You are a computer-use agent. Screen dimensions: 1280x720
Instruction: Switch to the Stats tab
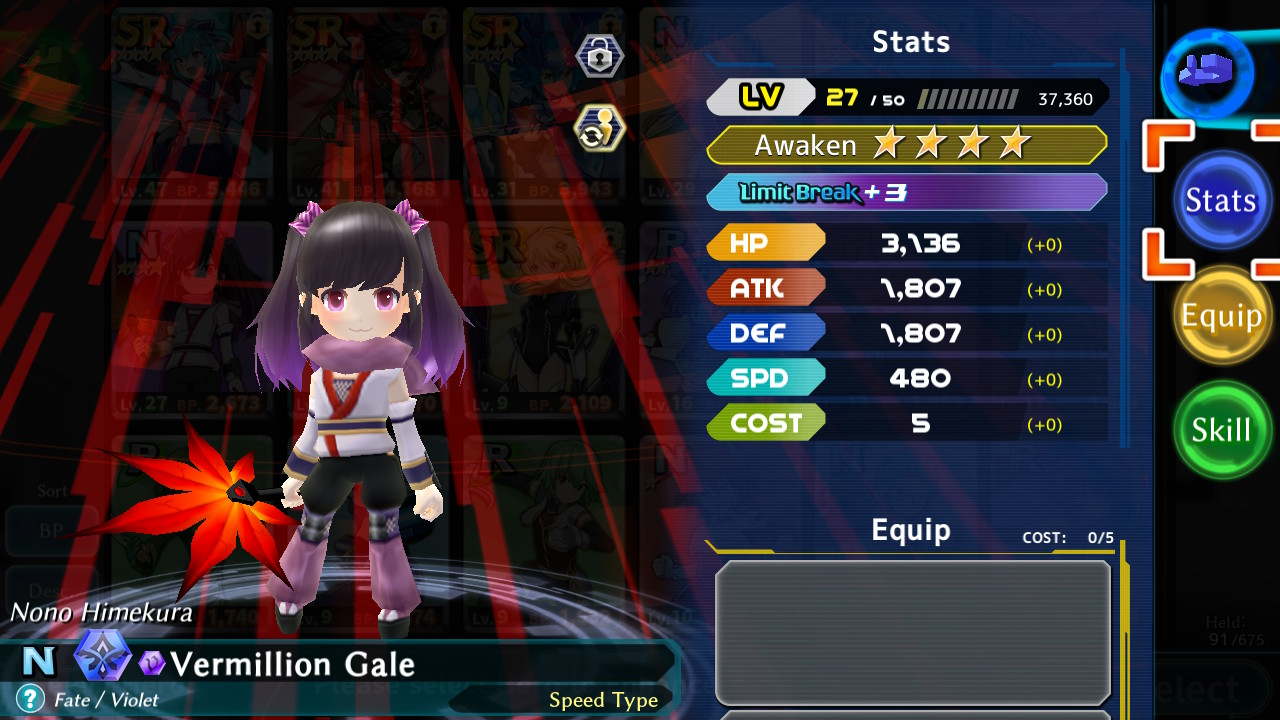tap(1220, 200)
